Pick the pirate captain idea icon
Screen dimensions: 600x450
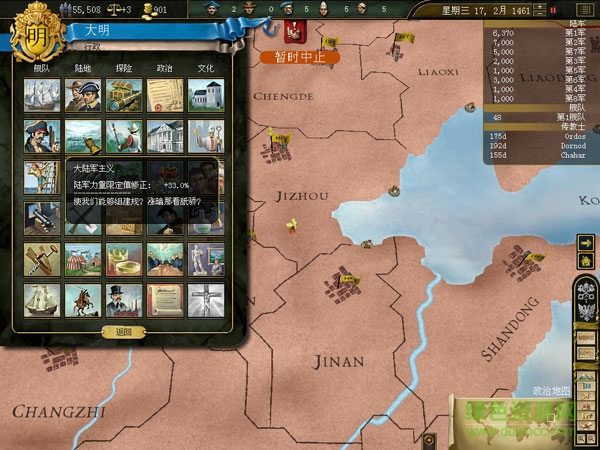click(x=40, y=136)
